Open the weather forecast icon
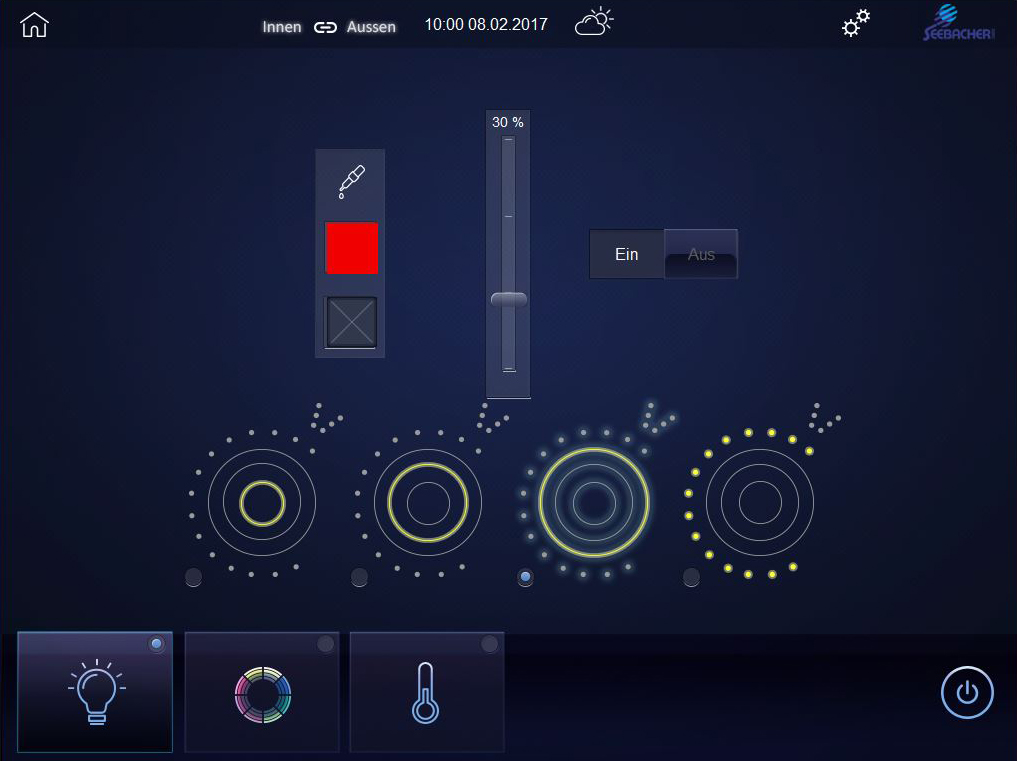The height and width of the screenshot is (761, 1017). coord(593,23)
